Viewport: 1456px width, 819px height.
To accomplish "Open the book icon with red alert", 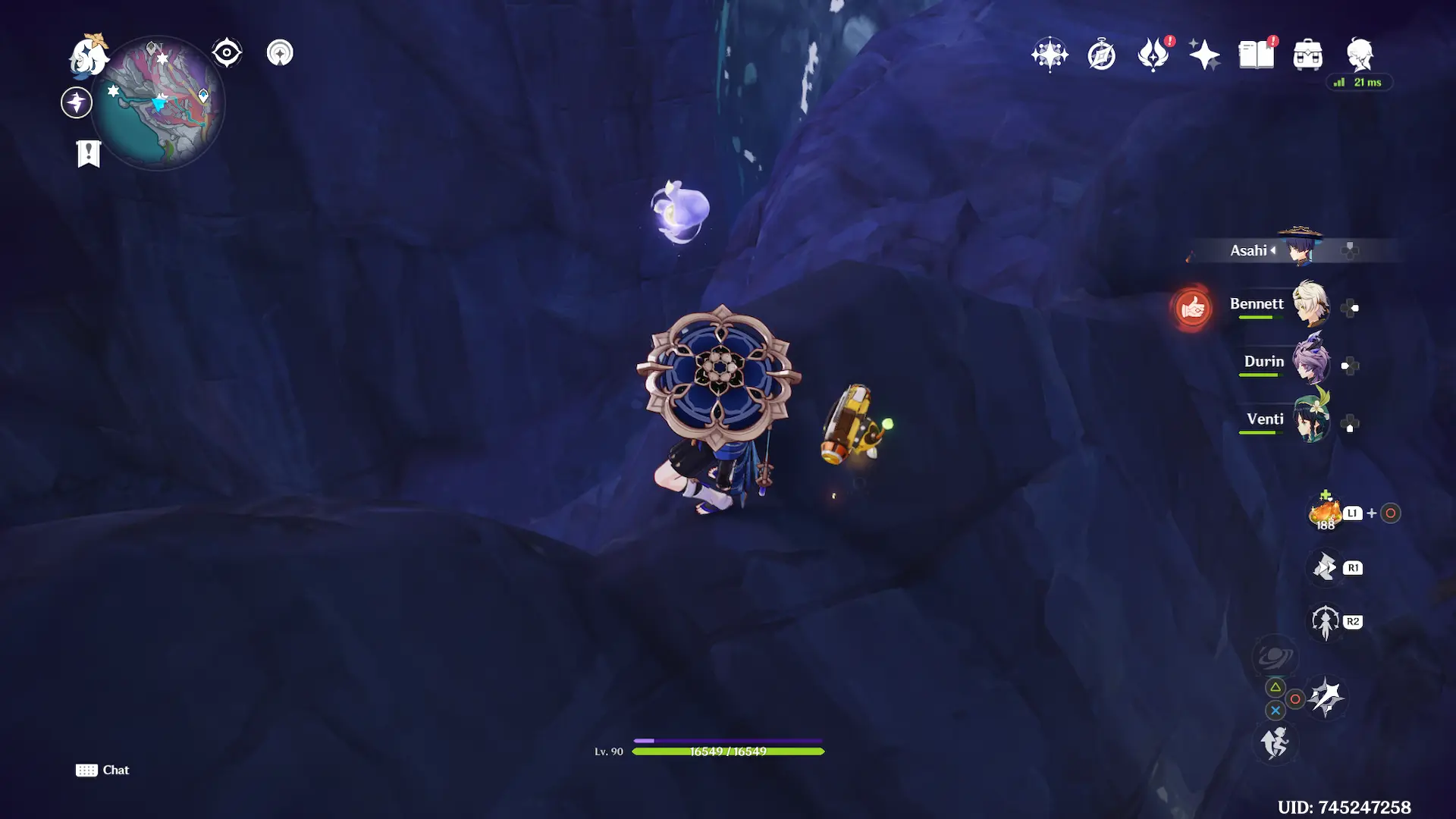I will pyautogui.click(x=1256, y=55).
